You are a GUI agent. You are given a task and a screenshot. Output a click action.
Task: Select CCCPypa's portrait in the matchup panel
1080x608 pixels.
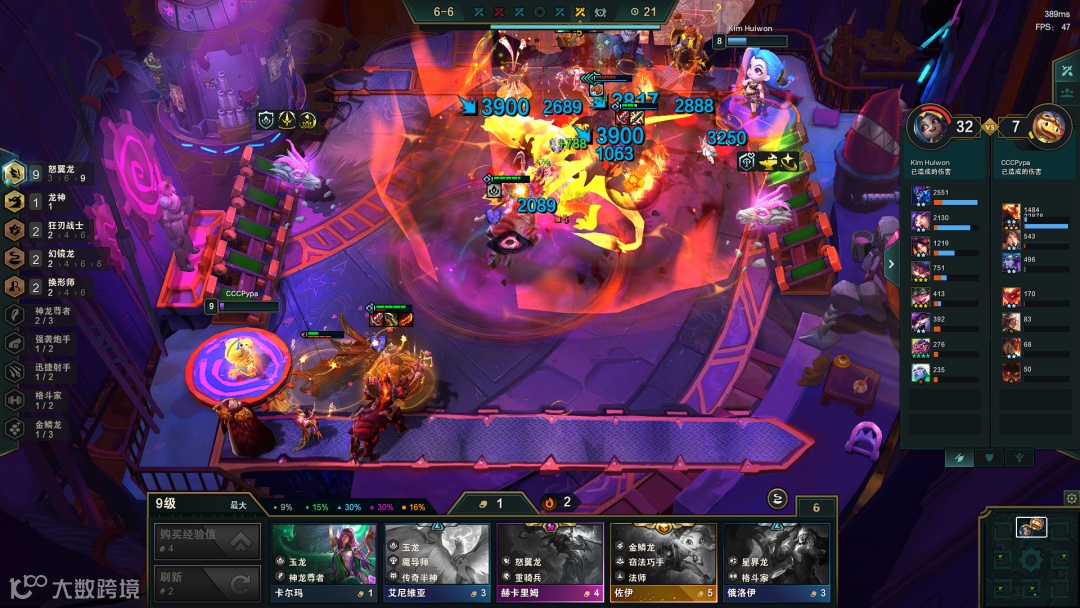tap(1048, 127)
